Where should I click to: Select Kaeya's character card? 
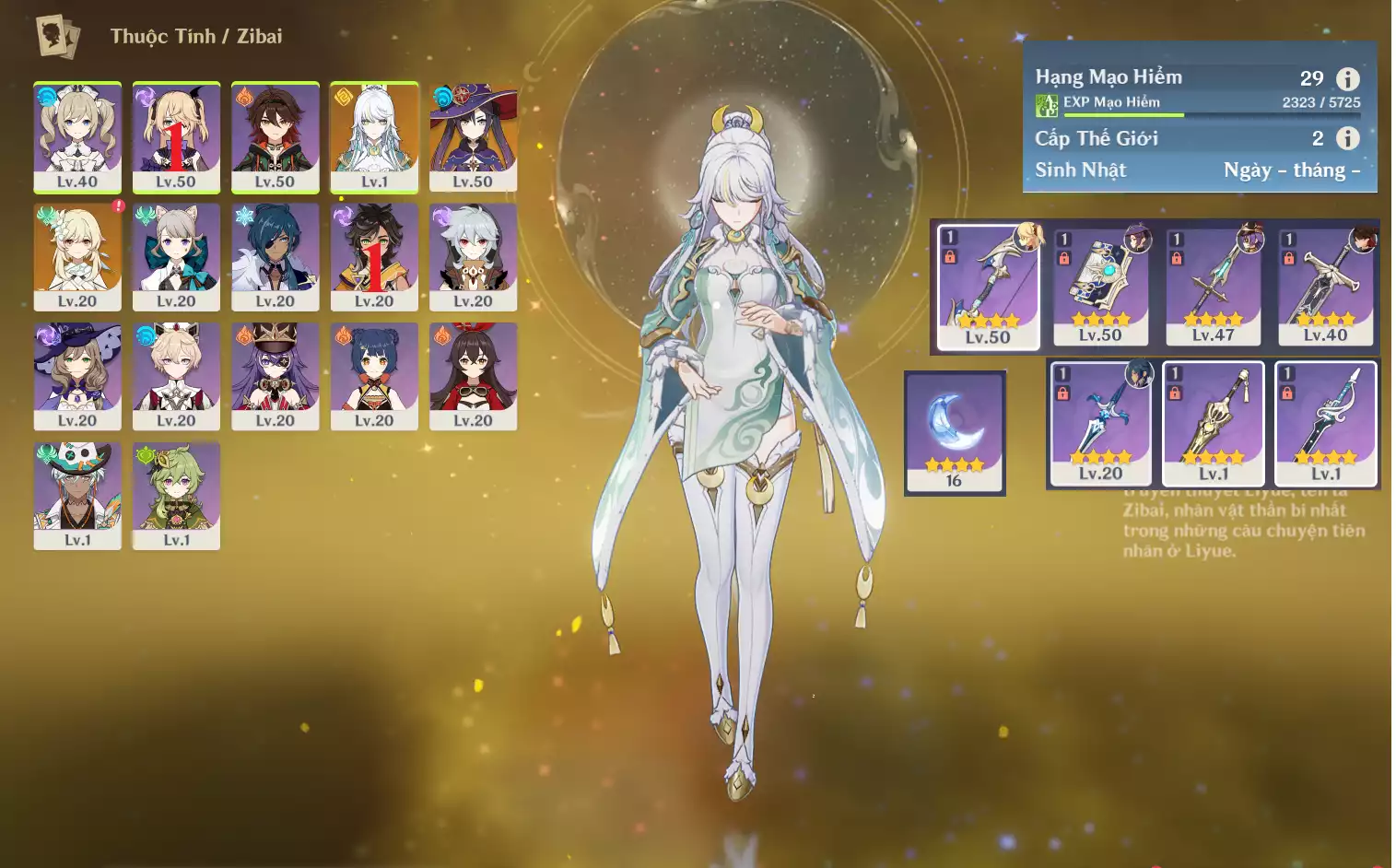point(275,256)
